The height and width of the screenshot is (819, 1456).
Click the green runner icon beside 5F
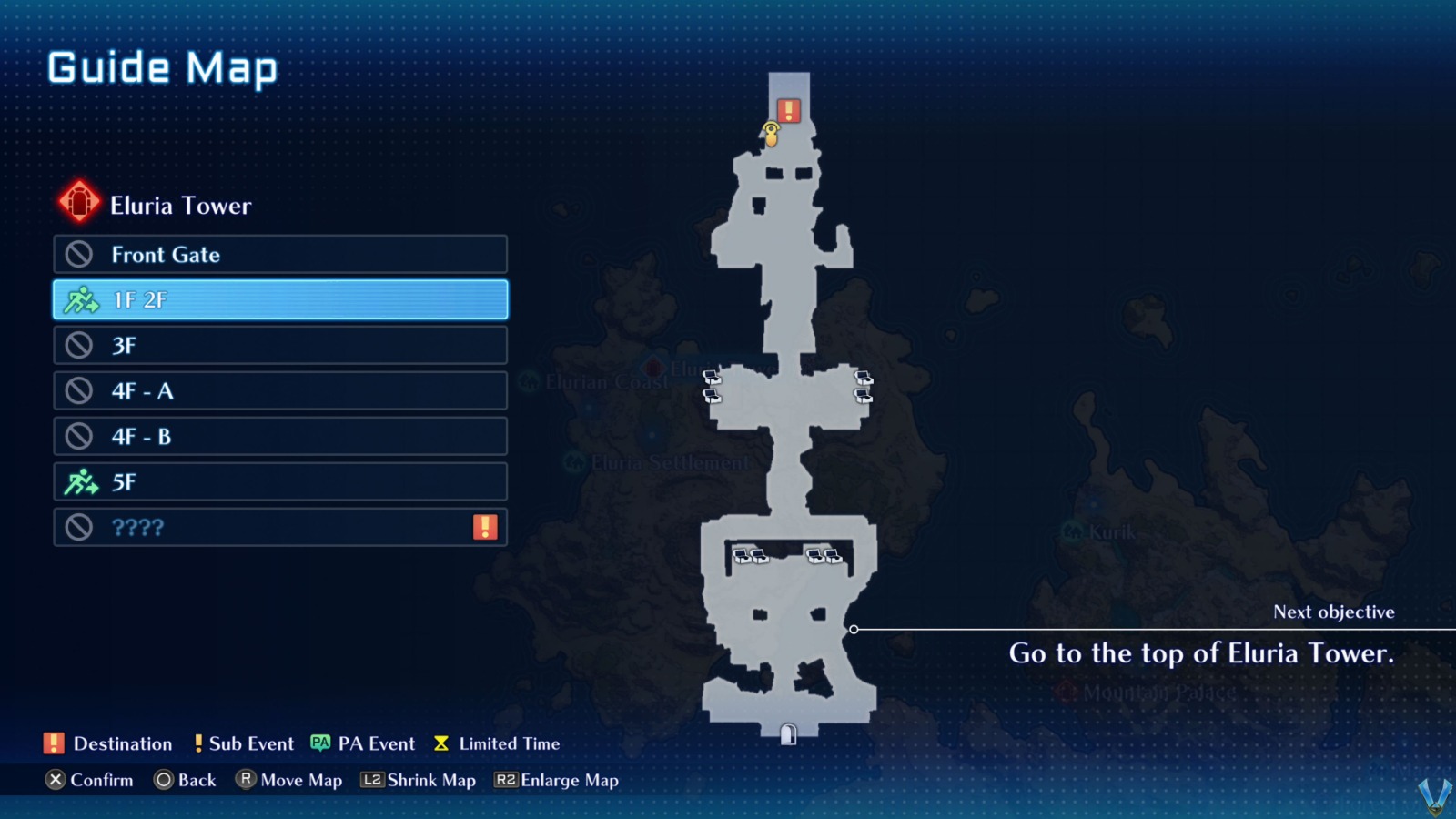pyautogui.click(x=82, y=481)
